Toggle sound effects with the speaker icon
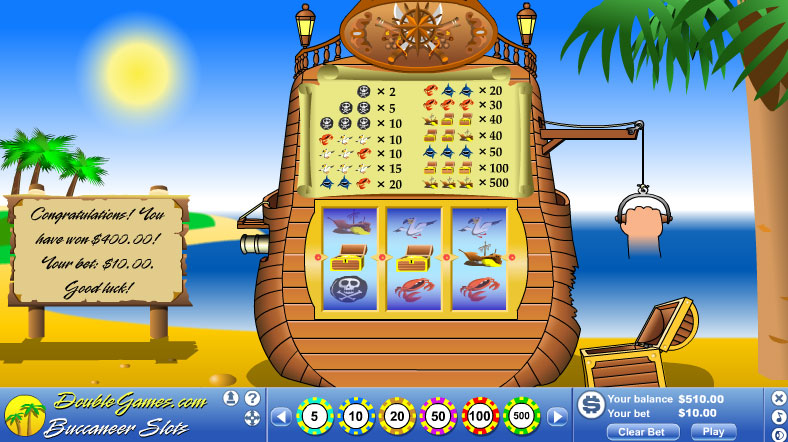Screen dimensions: 788x442 tap(779, 434)
